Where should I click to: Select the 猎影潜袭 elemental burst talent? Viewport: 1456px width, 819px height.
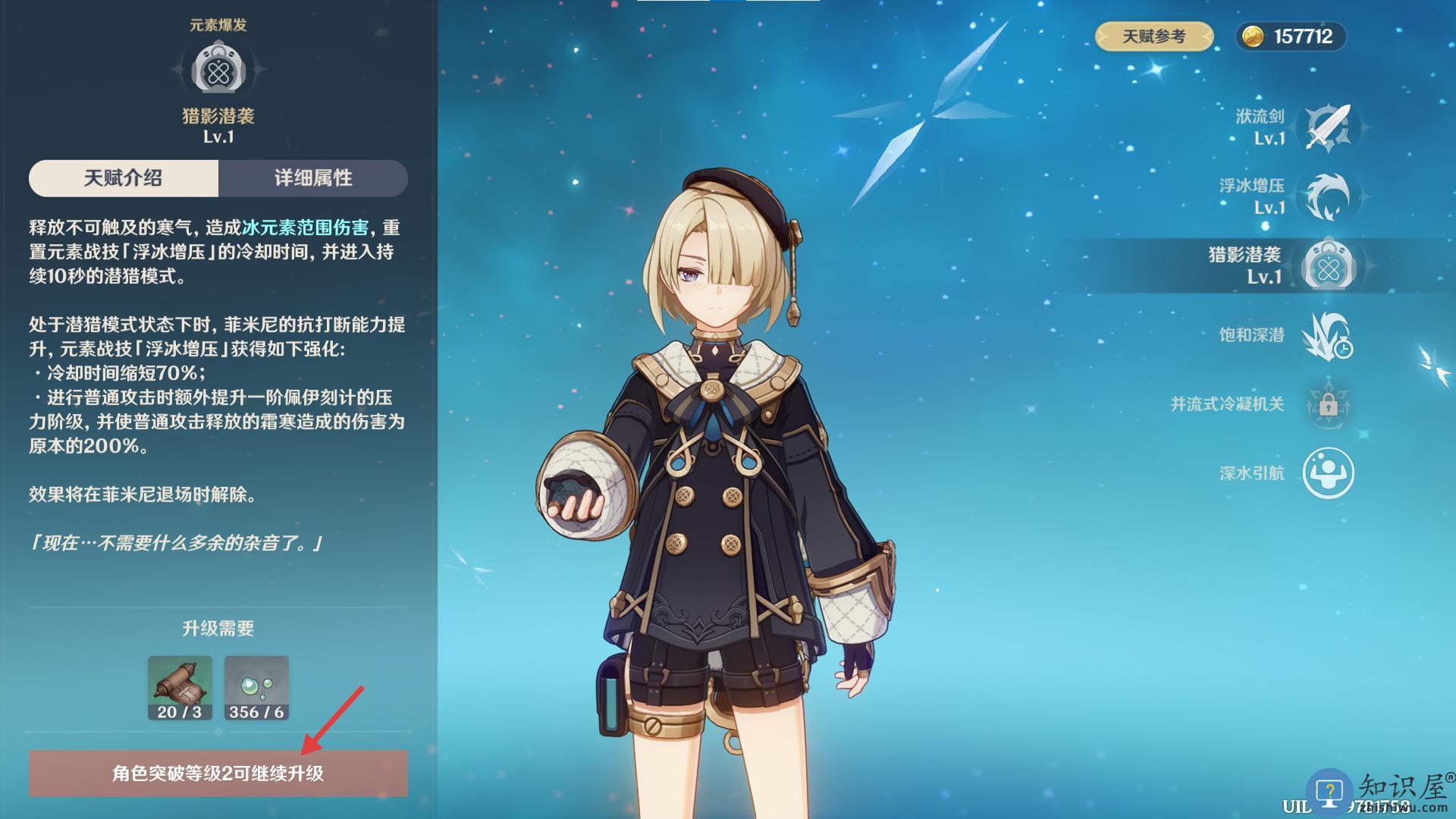coord(1328,265)
